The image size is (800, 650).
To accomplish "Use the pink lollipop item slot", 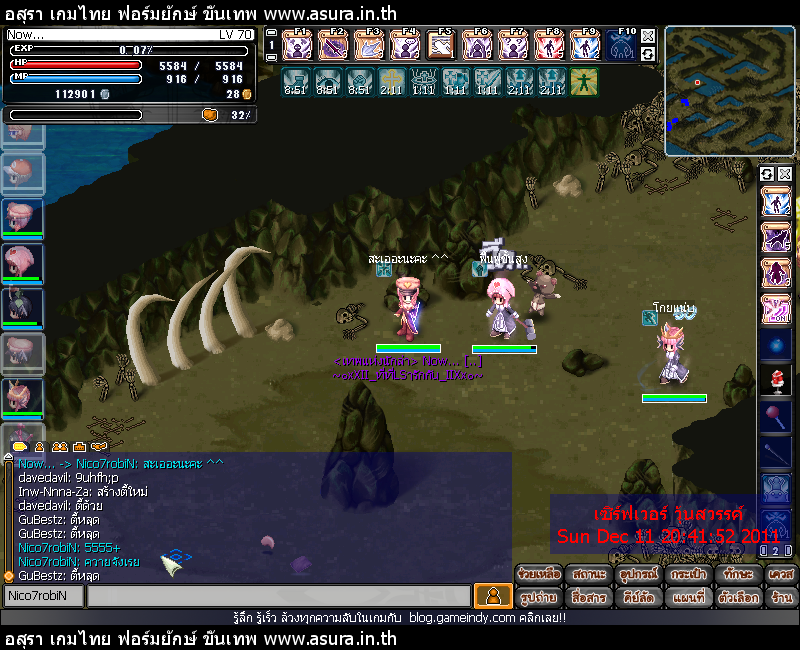I will (x=777, y=414).
